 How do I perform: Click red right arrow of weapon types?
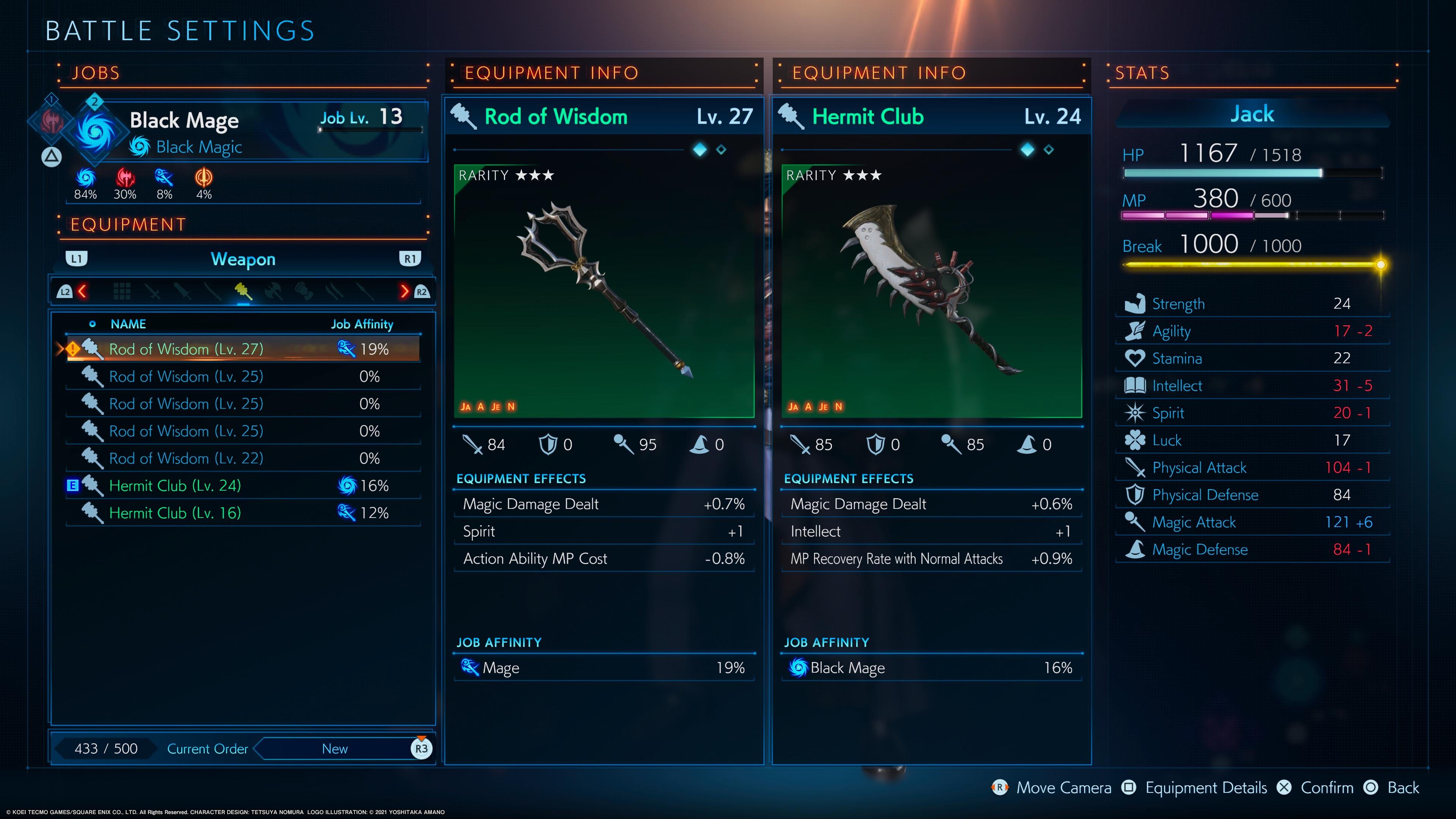(x=404, y=291)
